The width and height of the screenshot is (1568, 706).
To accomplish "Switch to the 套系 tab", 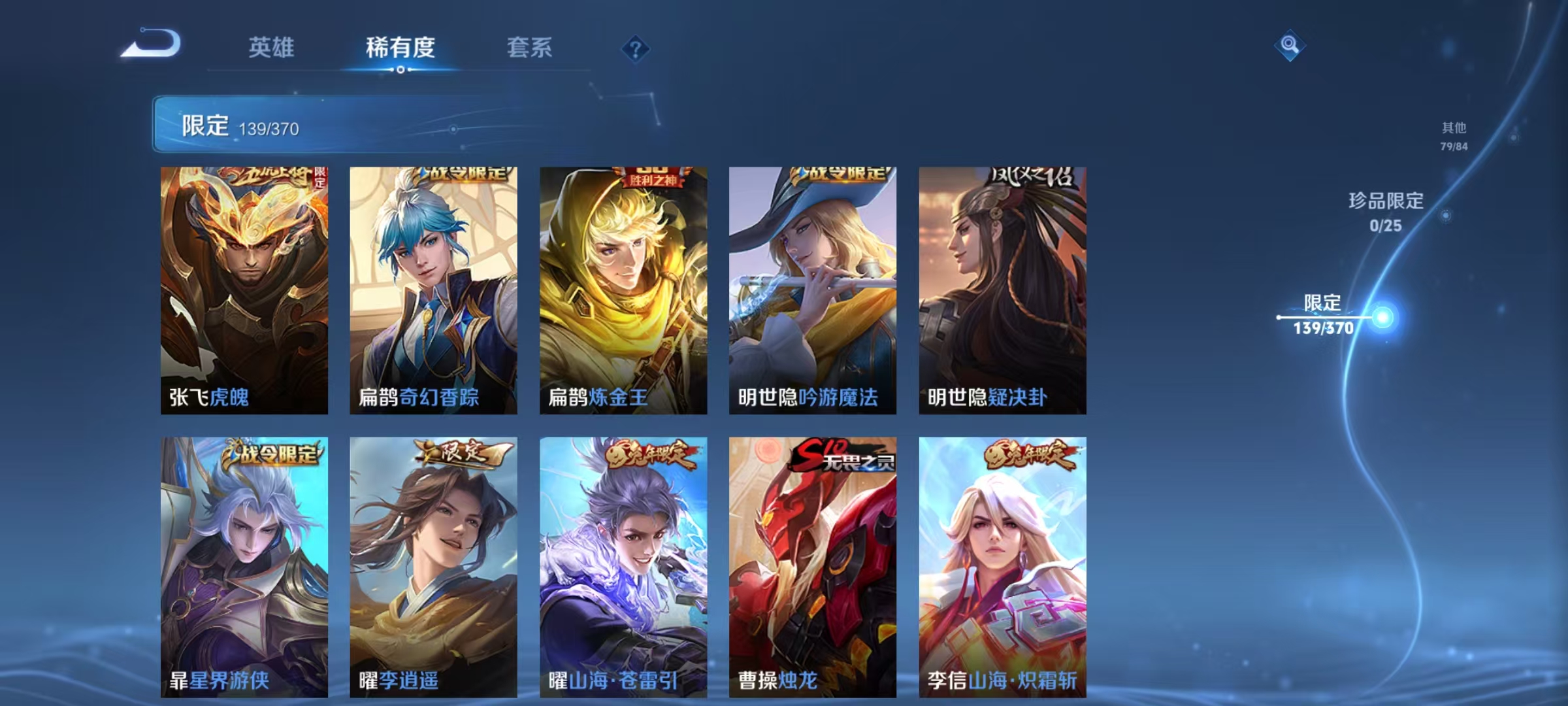I will point(530,47).
